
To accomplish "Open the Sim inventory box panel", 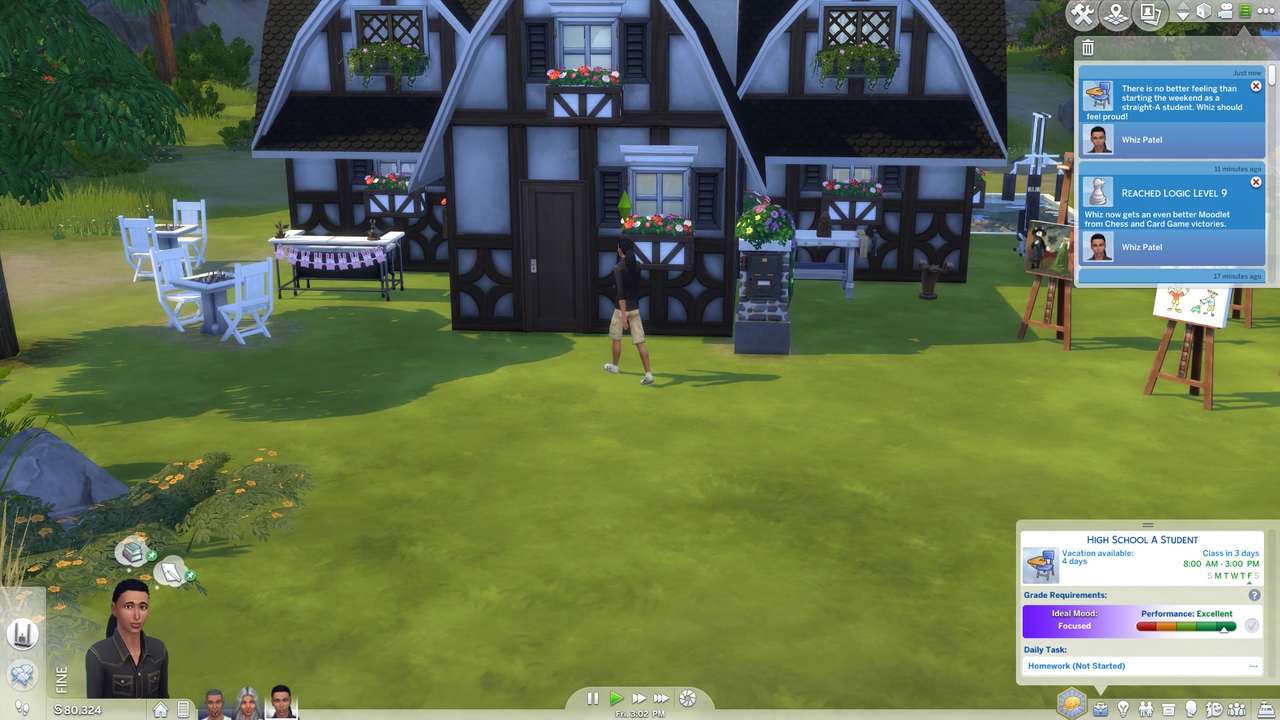I will pos(1168,709).
